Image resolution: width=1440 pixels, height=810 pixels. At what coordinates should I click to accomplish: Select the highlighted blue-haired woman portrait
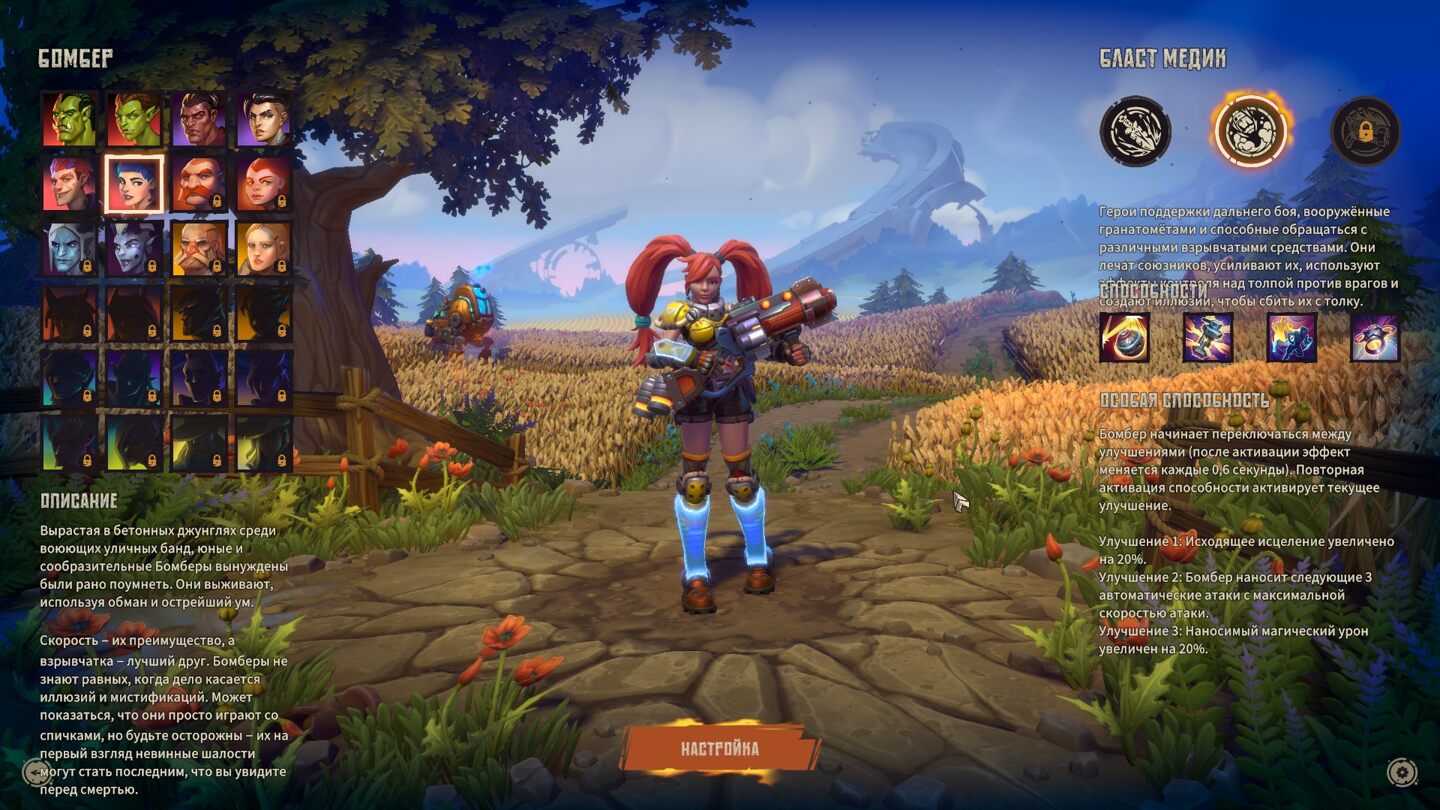(134, 184)
